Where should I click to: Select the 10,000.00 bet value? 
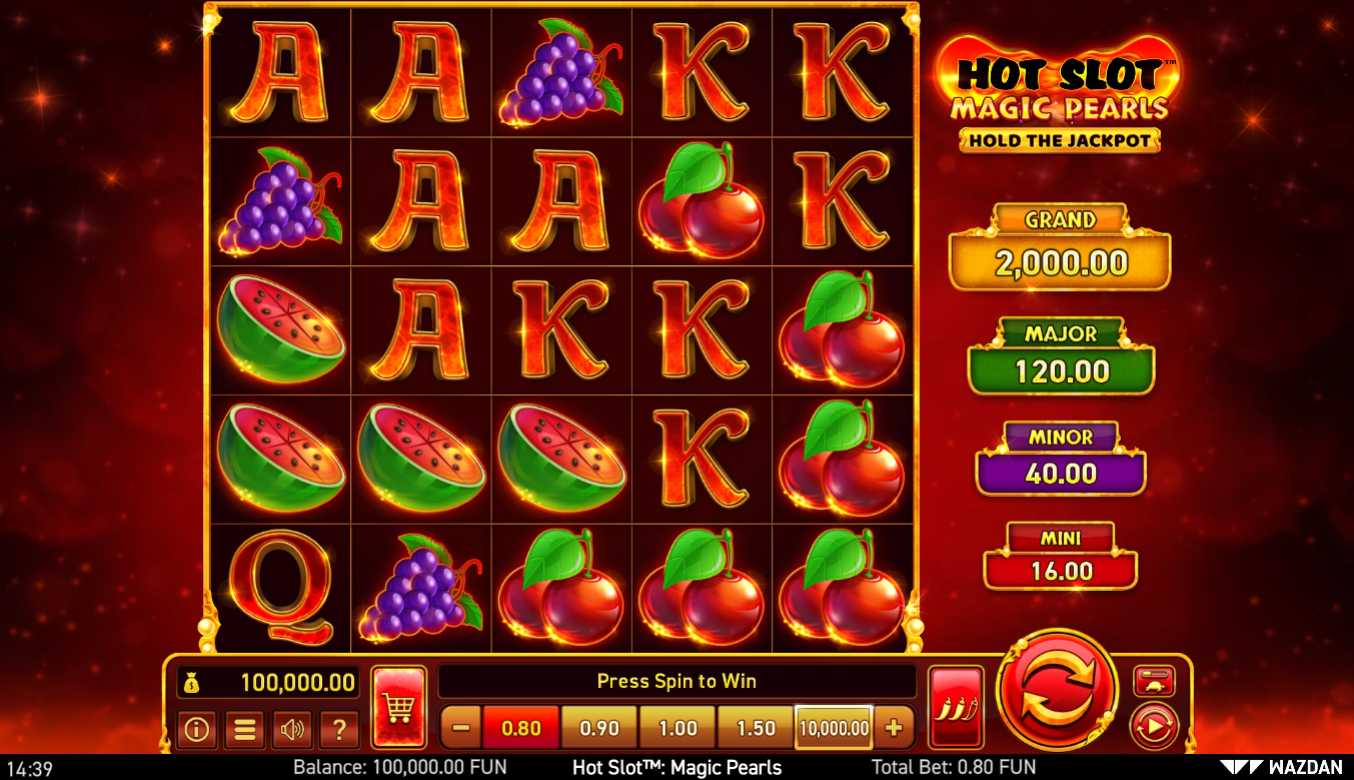point(834,728)
